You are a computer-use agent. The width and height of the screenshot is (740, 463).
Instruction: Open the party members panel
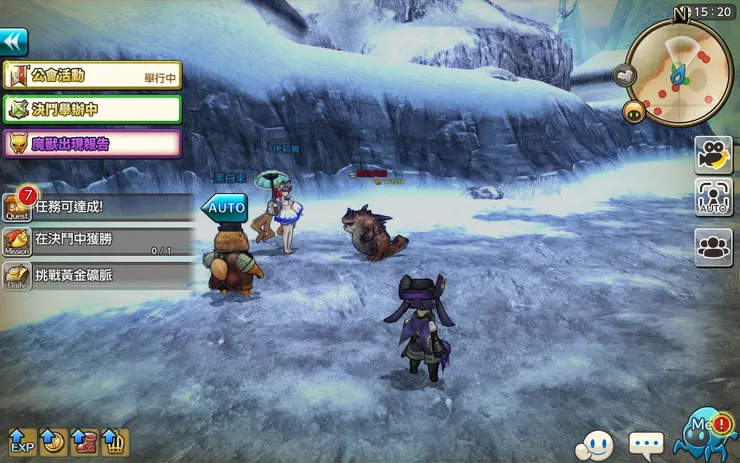pyautogui.click(x=713, y=245)
